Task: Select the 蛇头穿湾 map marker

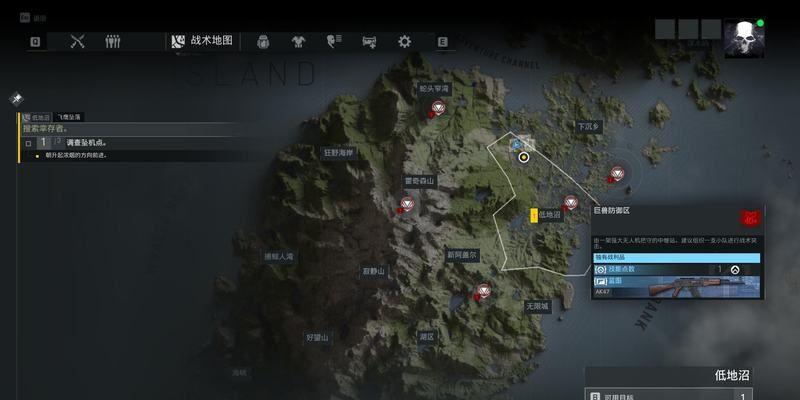Action: click(434, 90)
